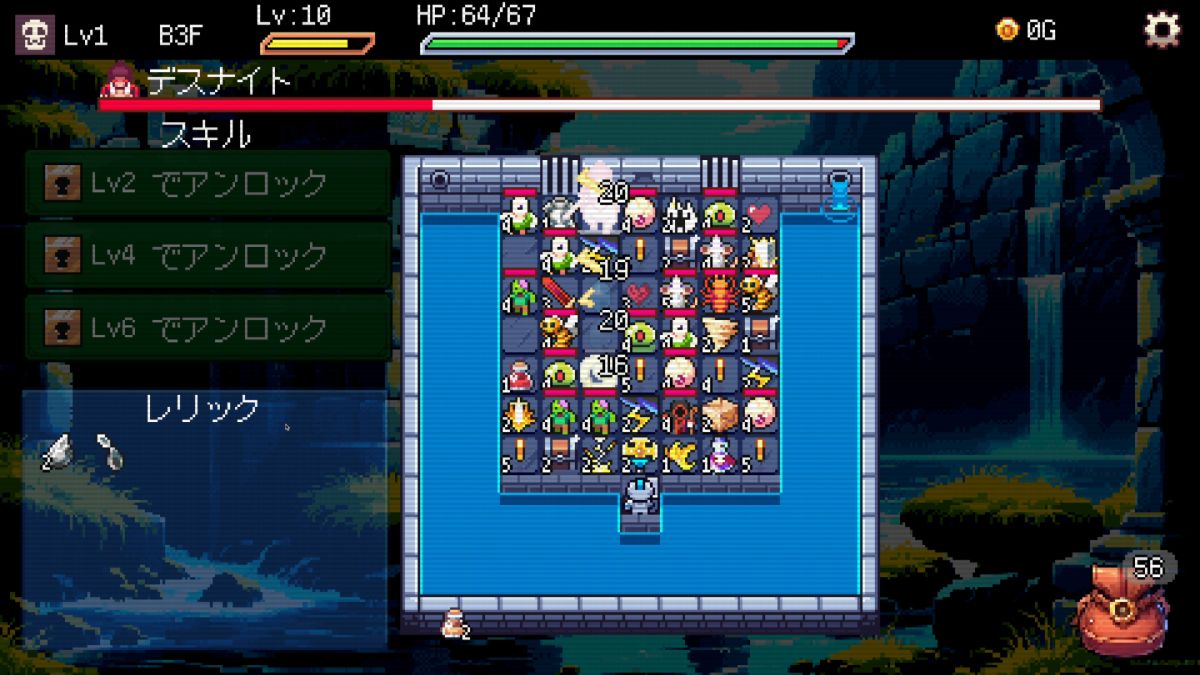Image resolution: width=1200 pixels, height=675 pixels.
Task: Open the backpack inventory
Action: 1120,608
